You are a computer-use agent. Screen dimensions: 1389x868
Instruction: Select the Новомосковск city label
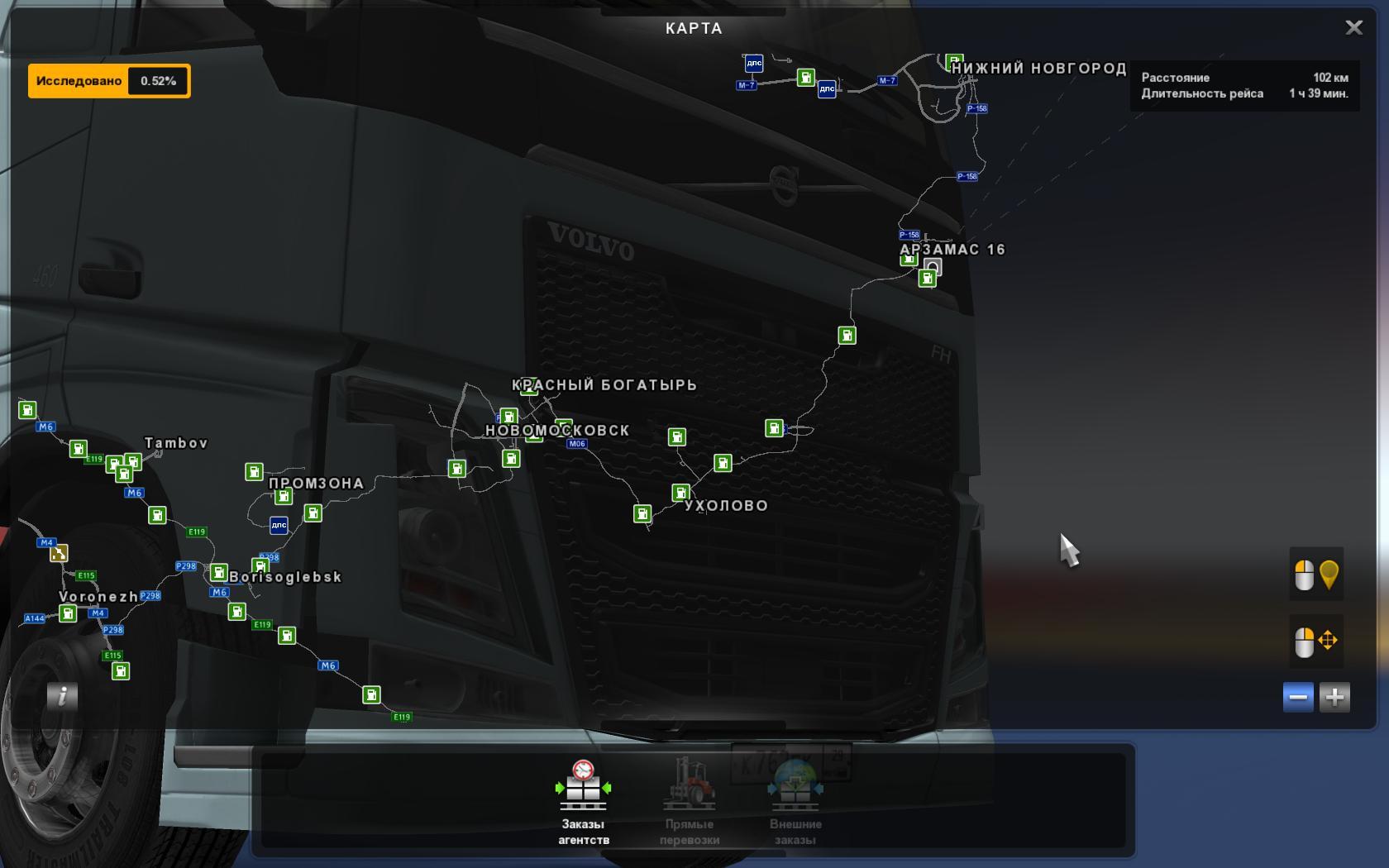[x=557, y=431]
